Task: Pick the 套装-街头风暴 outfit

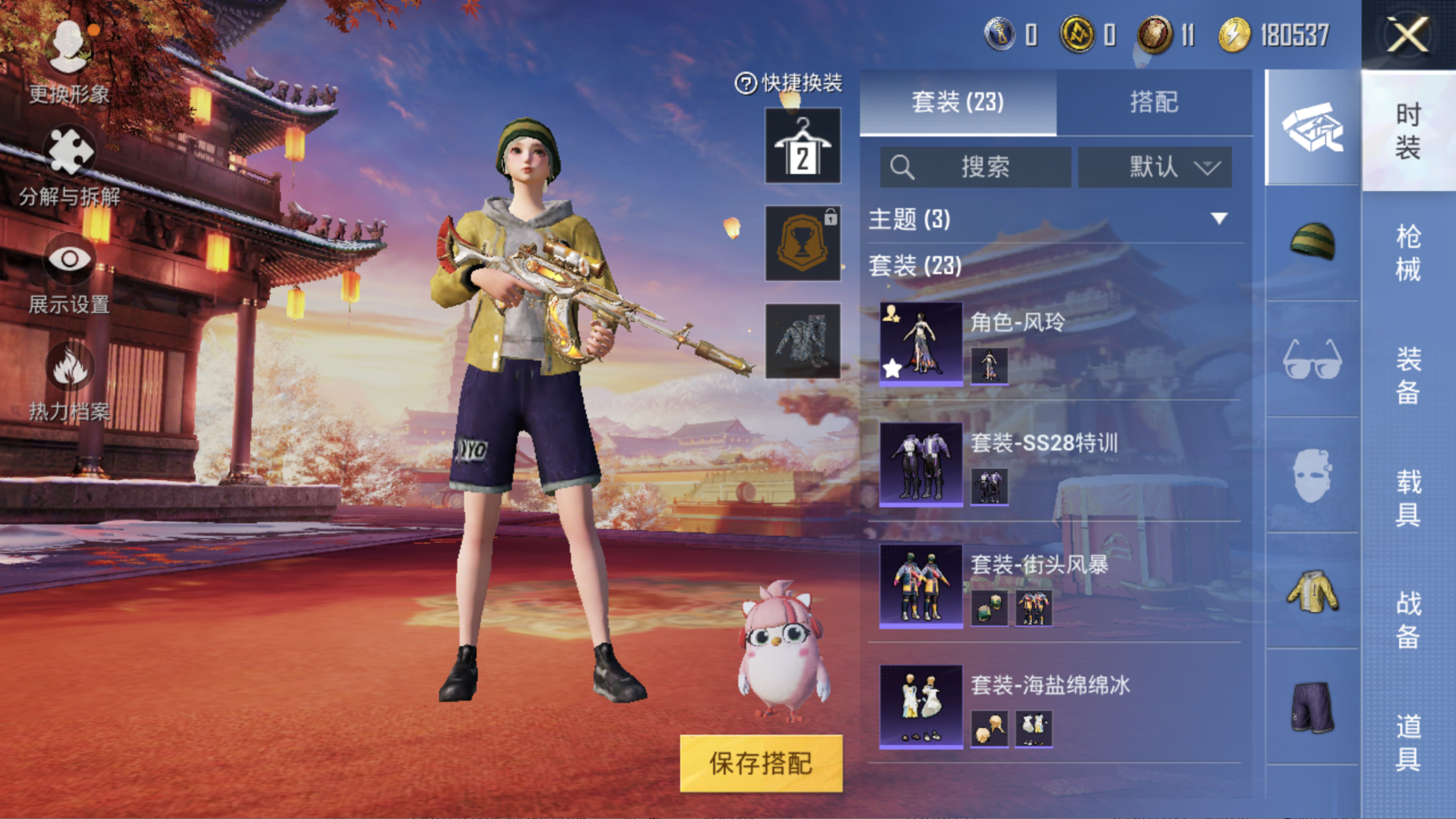Action: [x=921, y=585]
